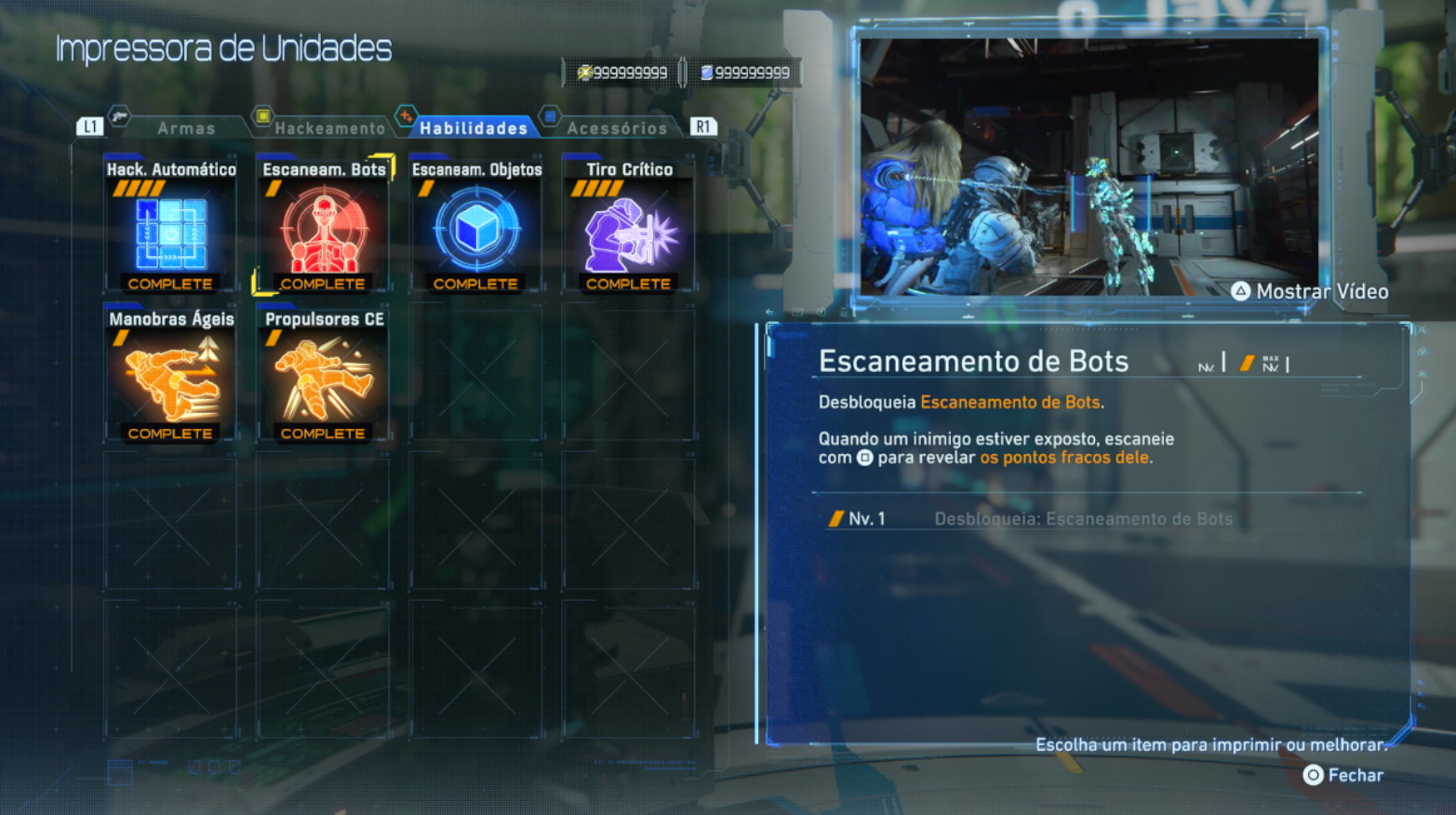
Task: Select the Habilidades tab
Action: 473,128
